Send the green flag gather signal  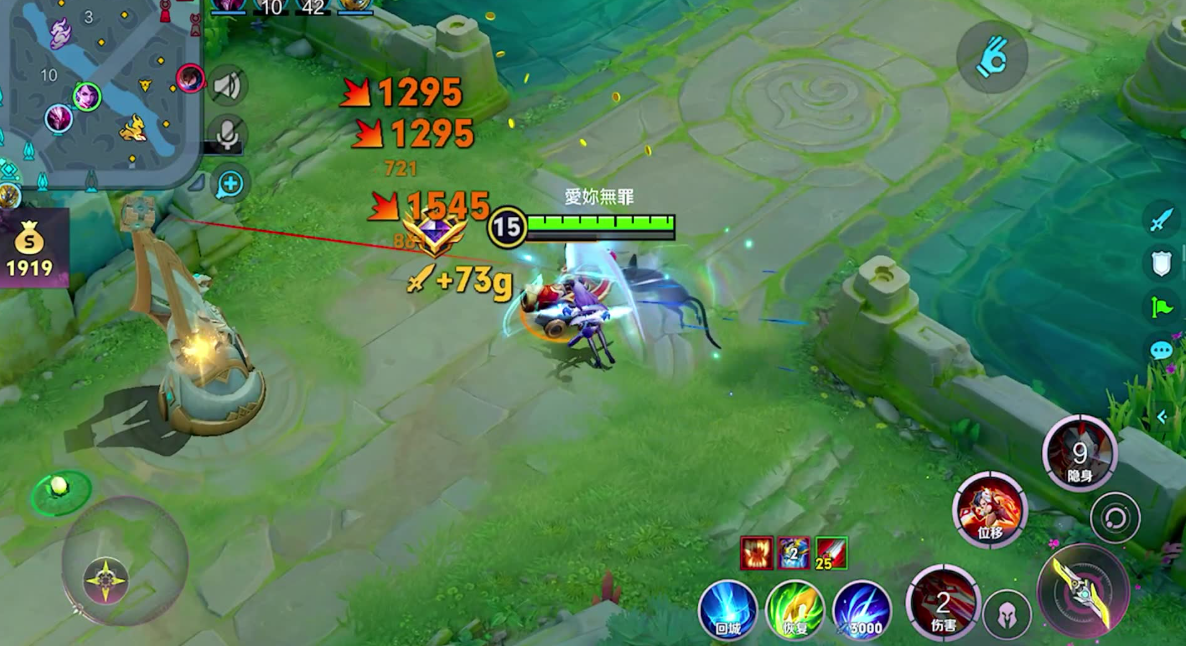click(1160, 307)
